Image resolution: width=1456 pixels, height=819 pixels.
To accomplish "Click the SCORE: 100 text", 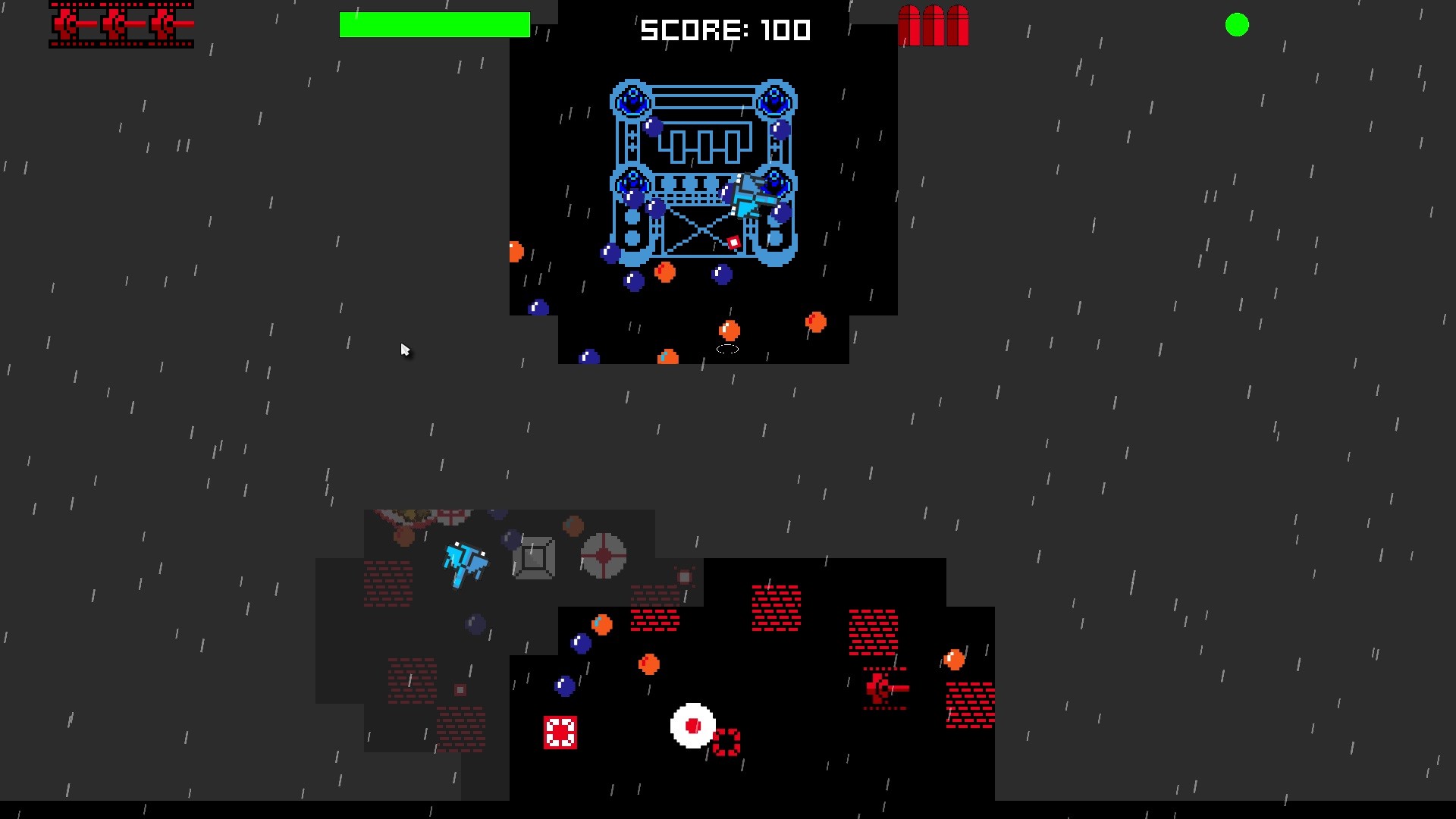I will (x=724, y=30).
